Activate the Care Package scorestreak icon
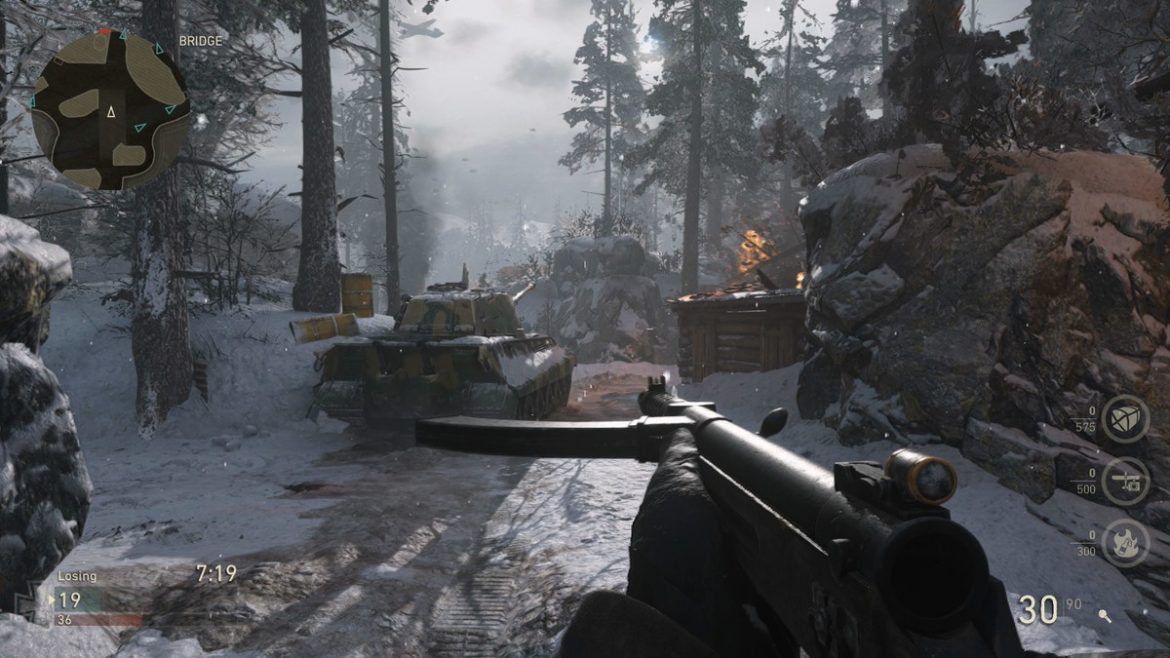Screen dimensions: 1170x658 [x=1125, y=419]
